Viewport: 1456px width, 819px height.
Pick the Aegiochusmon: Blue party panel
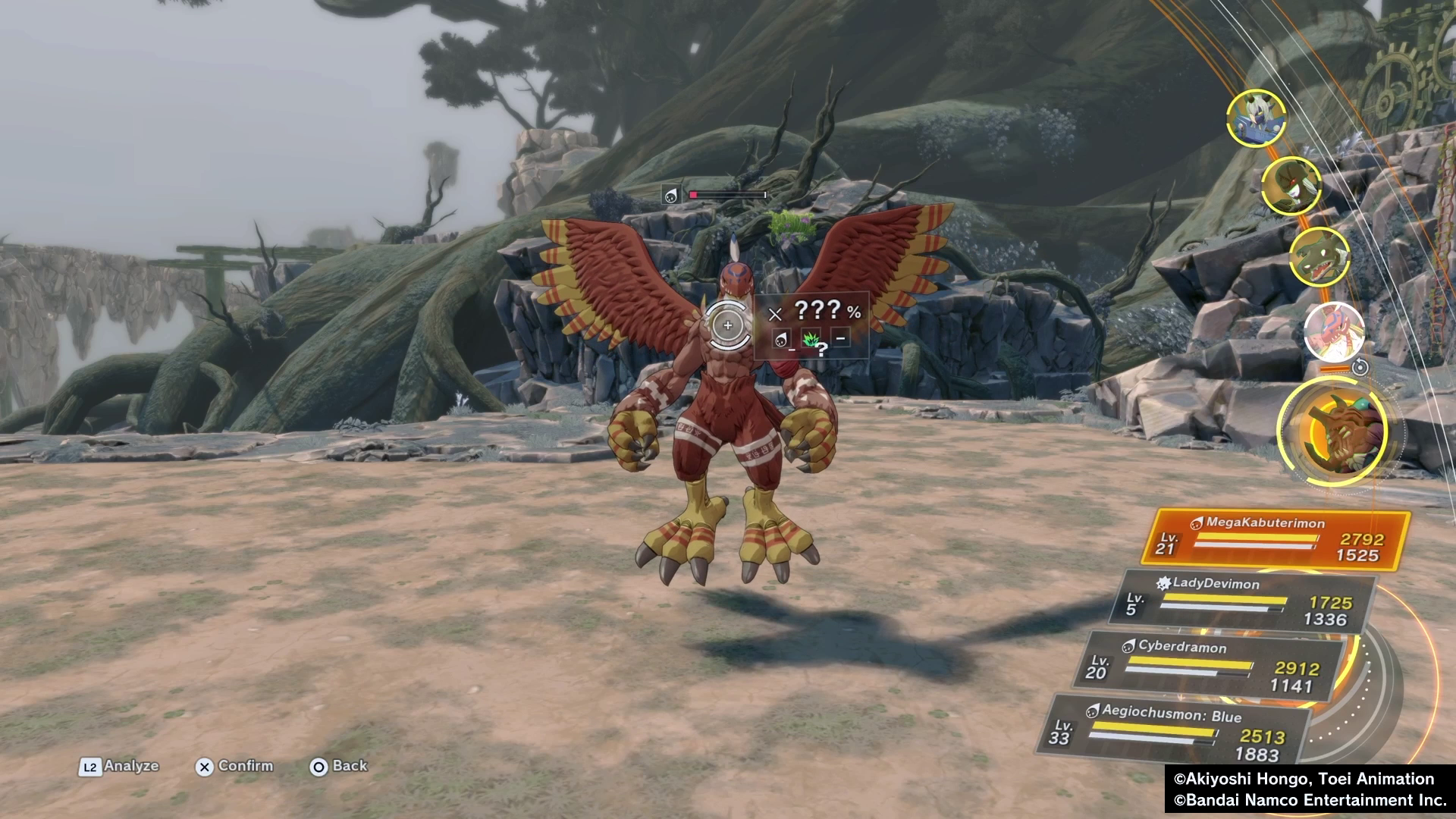pos(1176,731)
